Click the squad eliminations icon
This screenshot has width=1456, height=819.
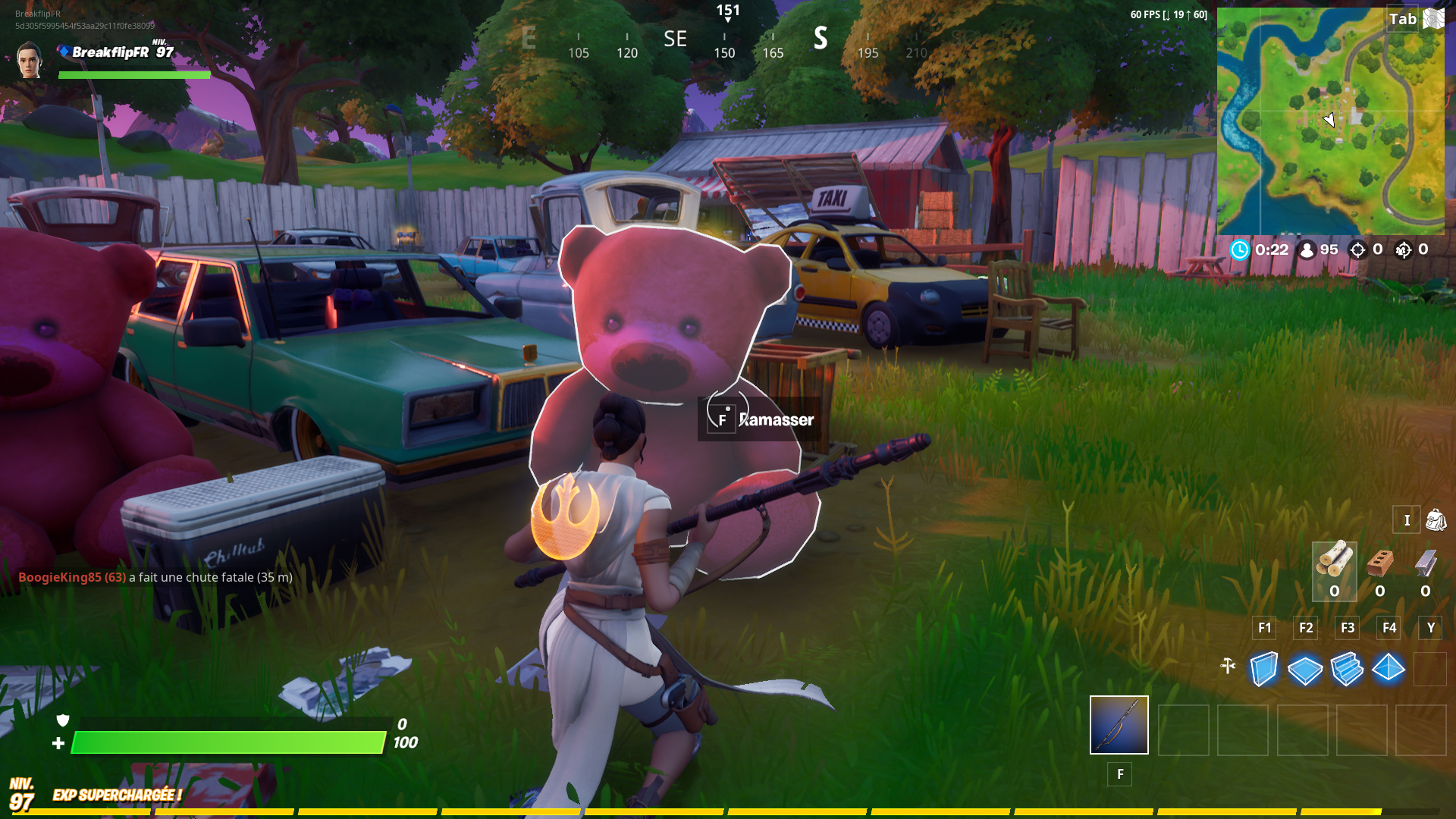click(x=1404, y=250)
